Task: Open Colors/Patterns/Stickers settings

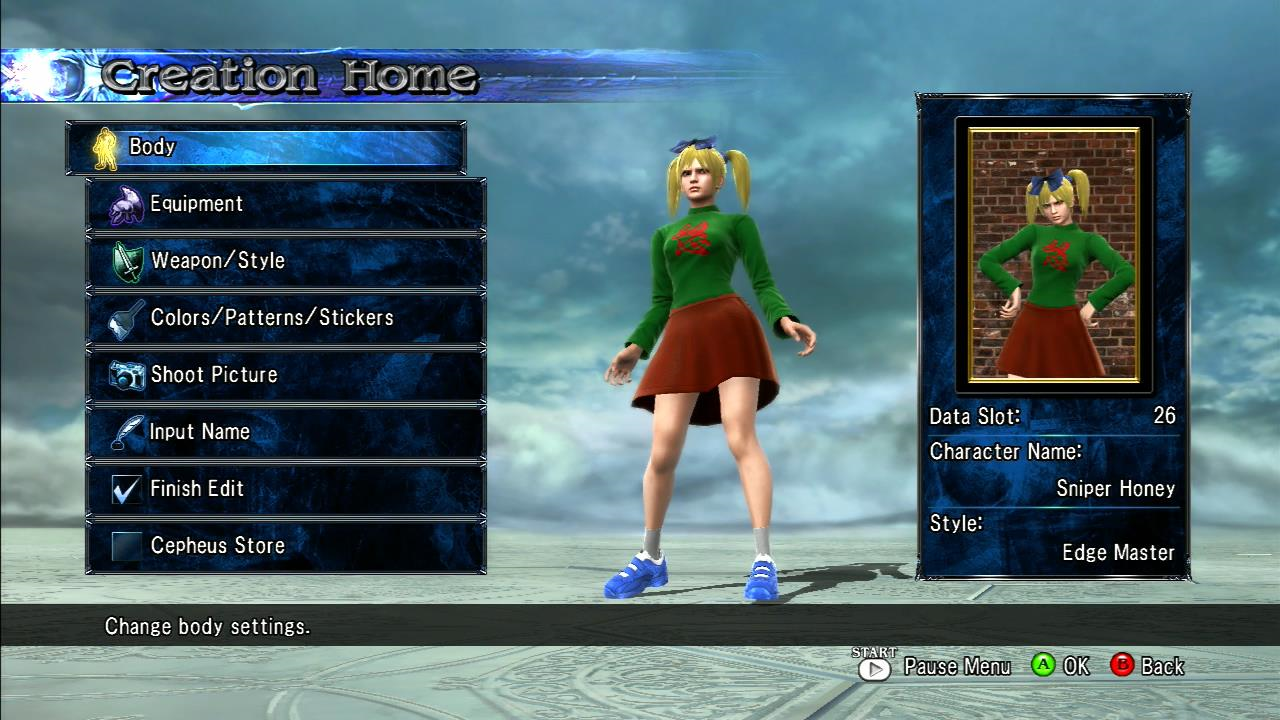Action: pos(286,318)
